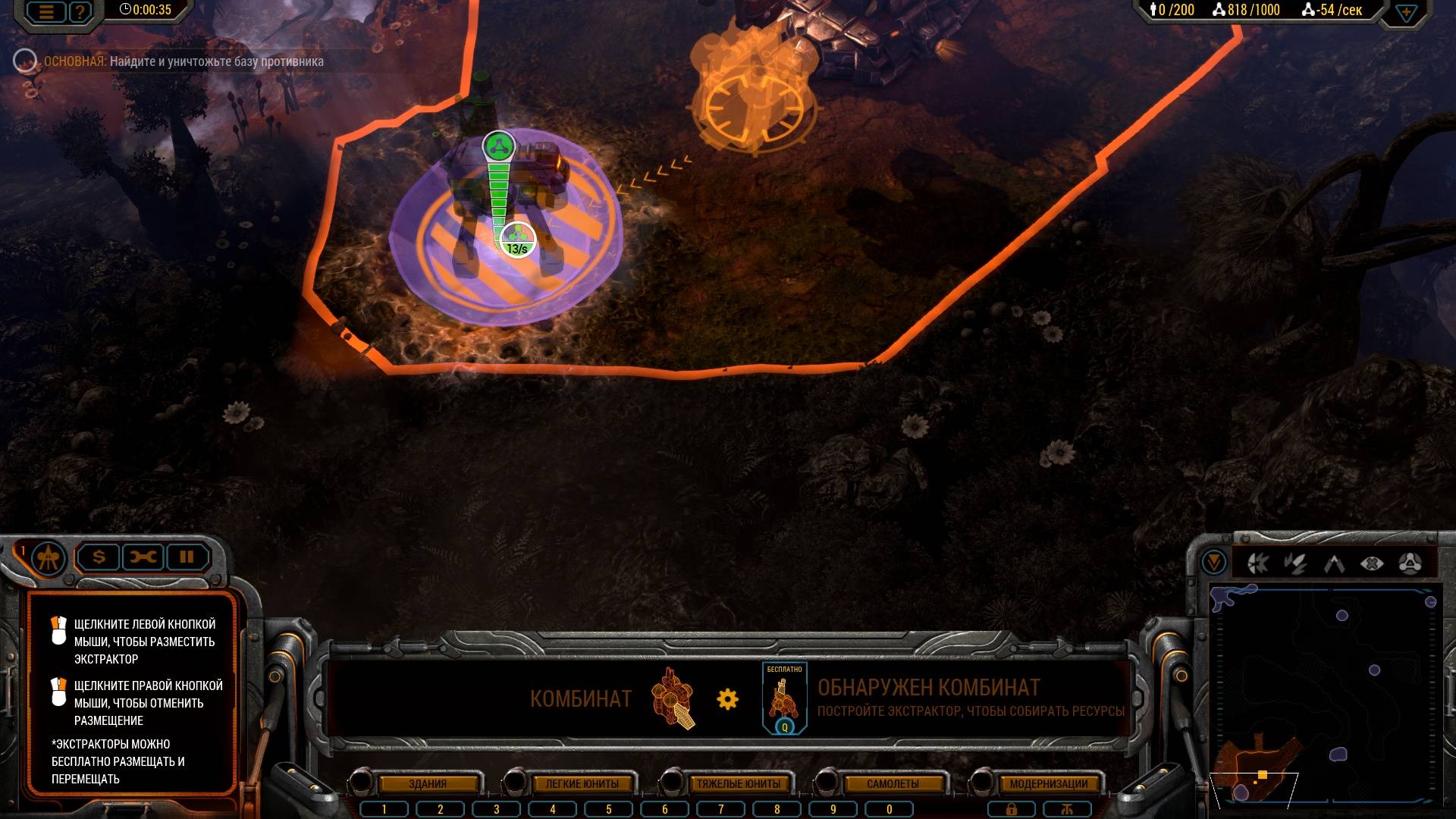The image size is (1456, 819).
Task: Open the Модернизации tab
Action: [1048, 783]
